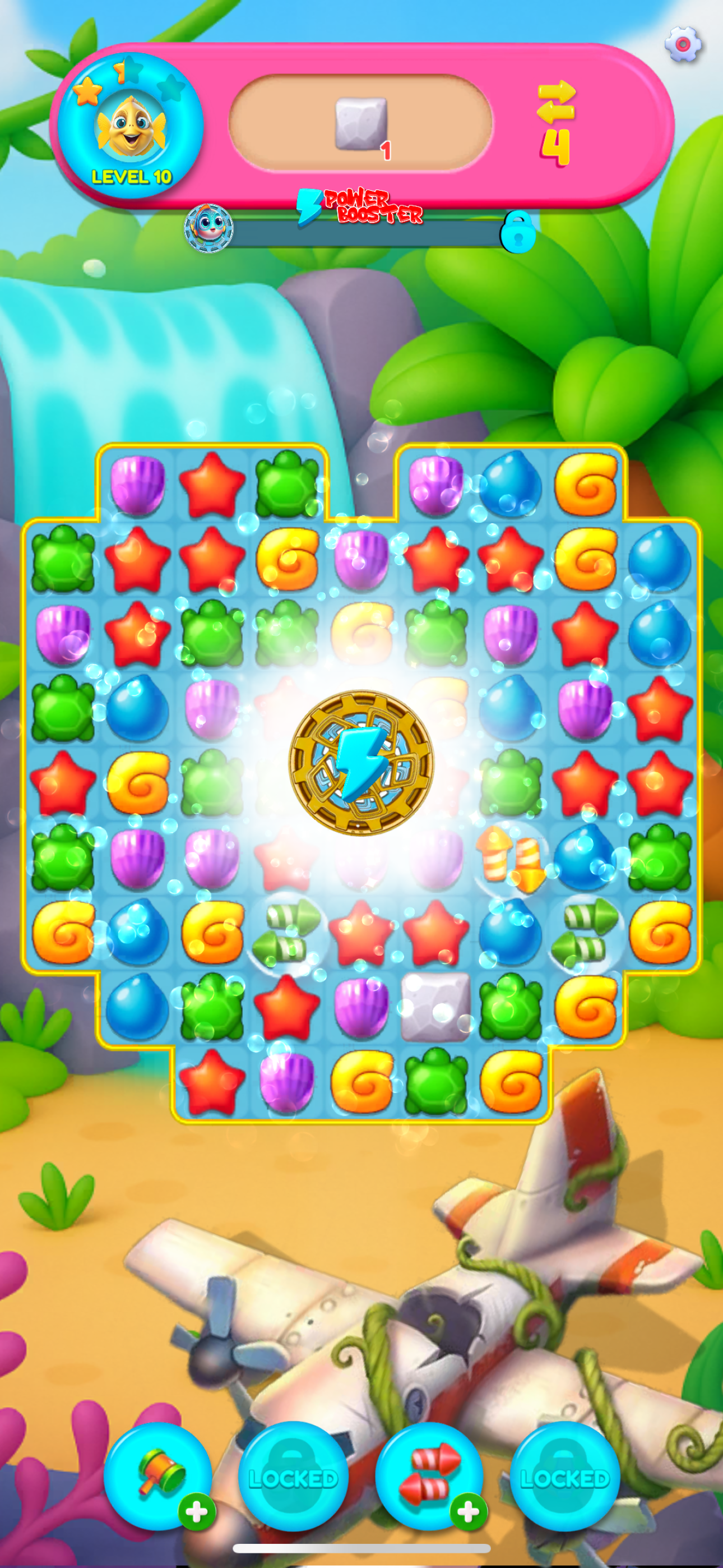Tap the lock on the Power Booster bar

pyautogui.click(x=518, y=233)
